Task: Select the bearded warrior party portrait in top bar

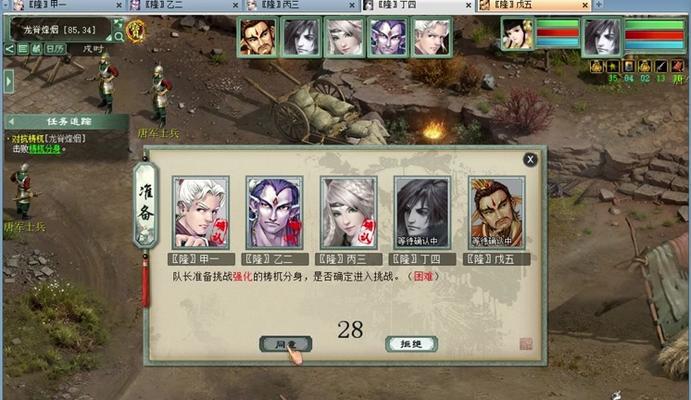Action: [x=256, y=38]
